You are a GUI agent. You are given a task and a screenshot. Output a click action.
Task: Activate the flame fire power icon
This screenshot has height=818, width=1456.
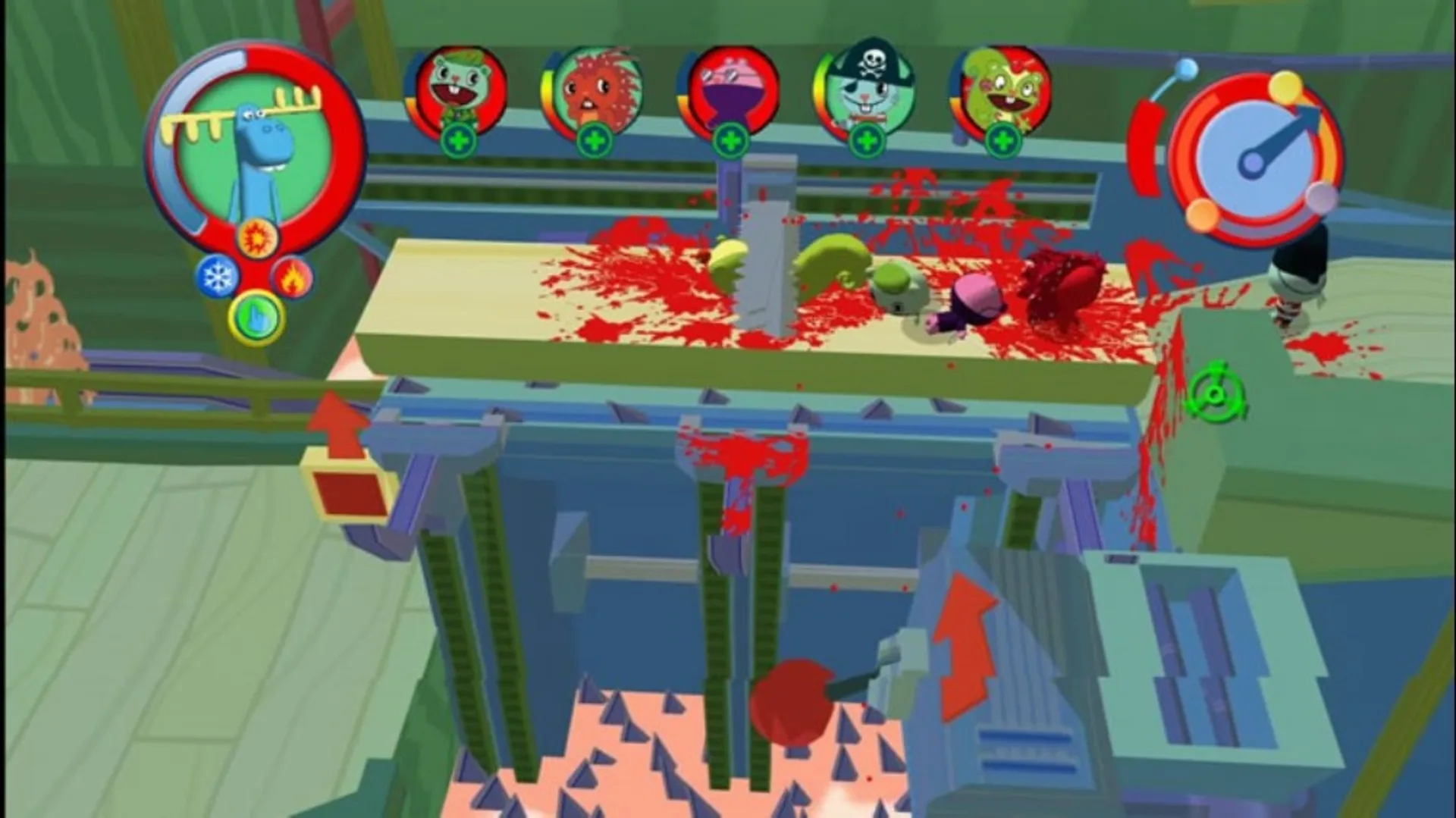click(x=293, y=278)
